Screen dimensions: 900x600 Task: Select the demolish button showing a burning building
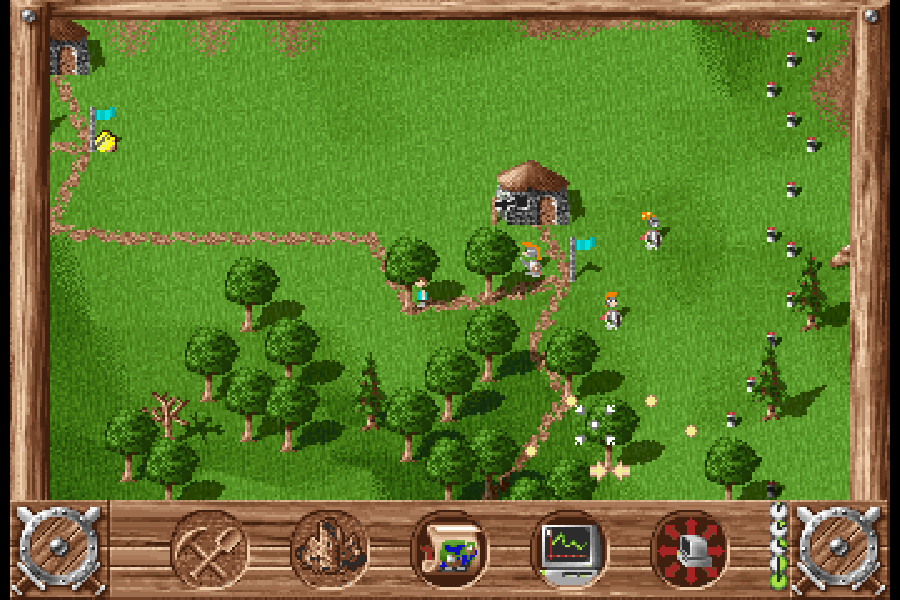click(330, 549)
